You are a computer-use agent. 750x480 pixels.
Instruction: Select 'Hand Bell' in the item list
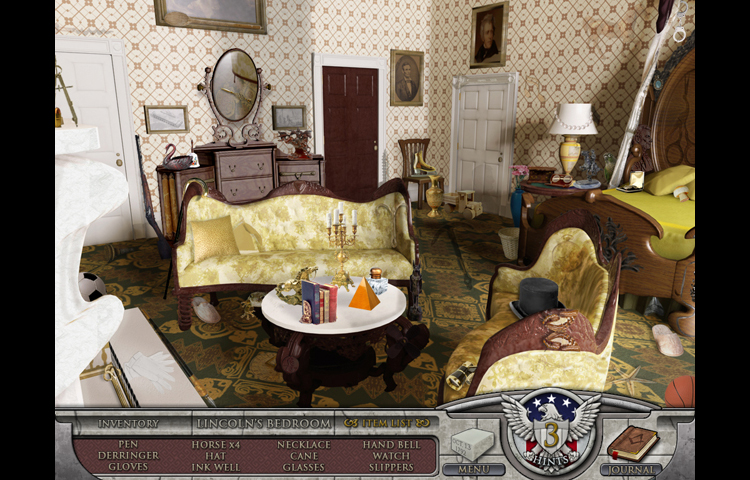pyautogui.click(x=391, y=444)
